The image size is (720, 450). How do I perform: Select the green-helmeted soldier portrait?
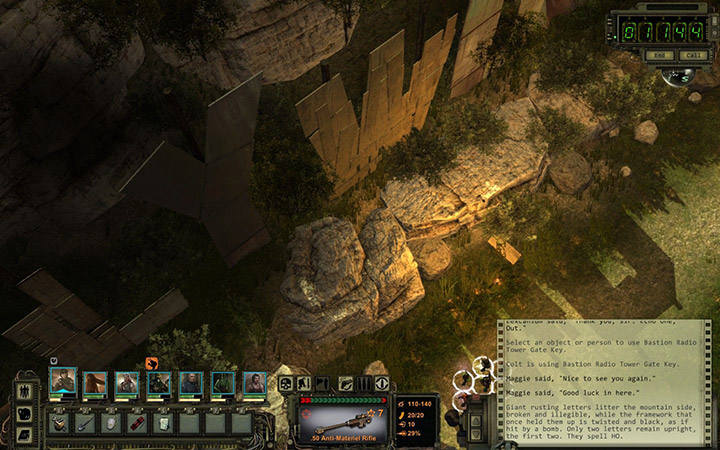pyautogui.click(x=159, y=383)
